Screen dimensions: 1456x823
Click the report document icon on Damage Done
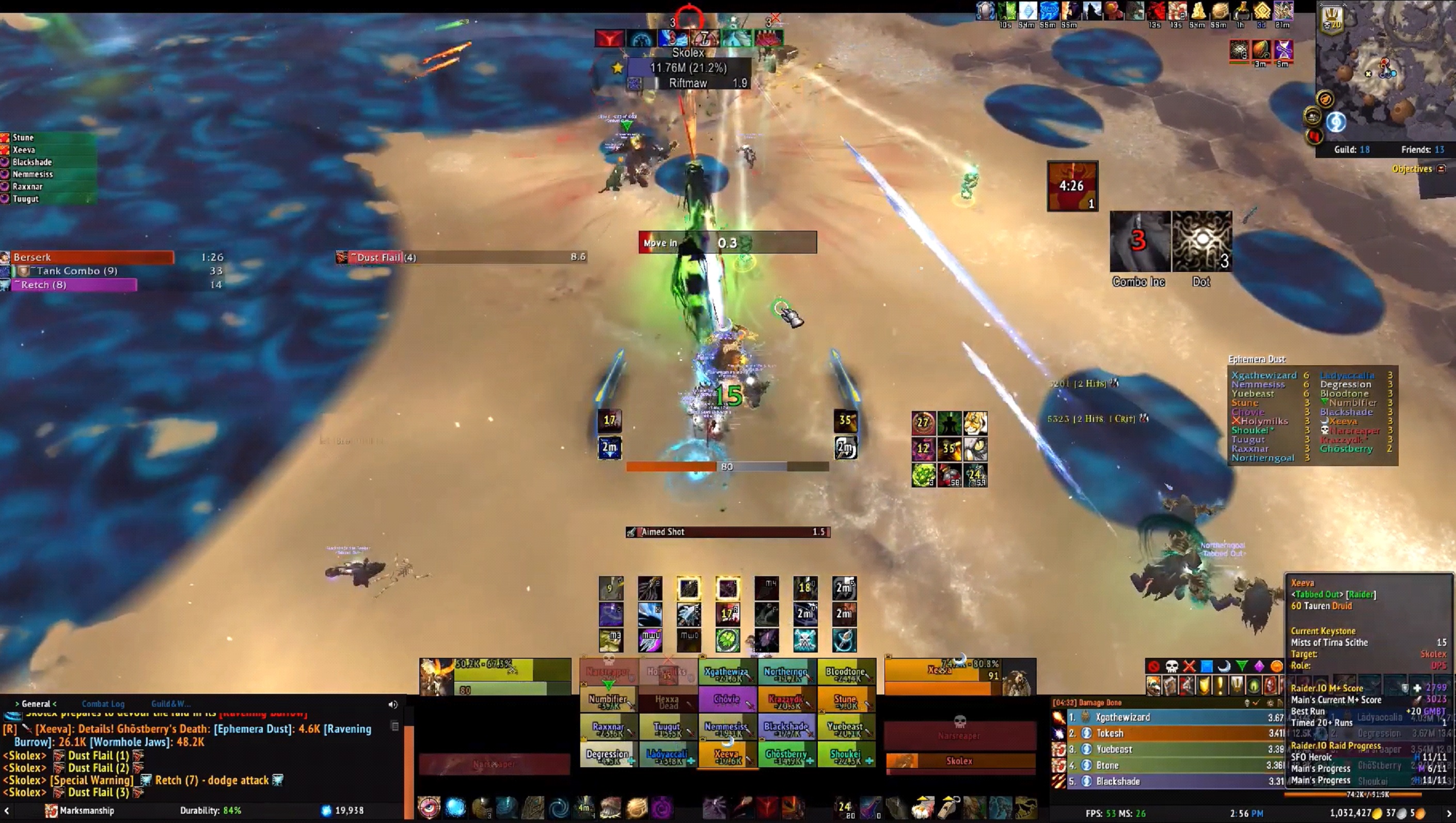coord(1281,703)
